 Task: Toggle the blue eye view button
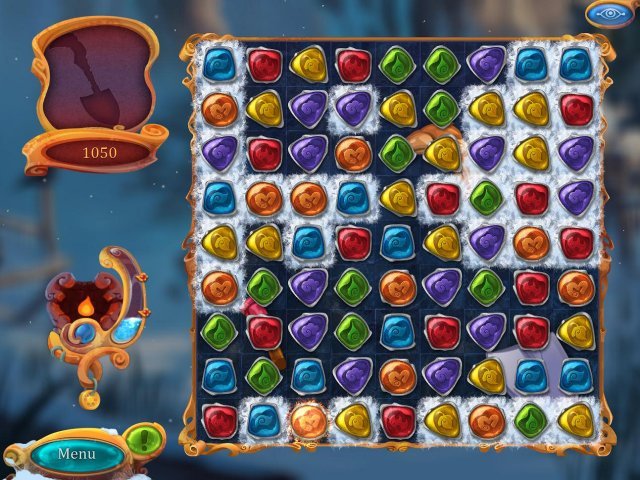610,14
